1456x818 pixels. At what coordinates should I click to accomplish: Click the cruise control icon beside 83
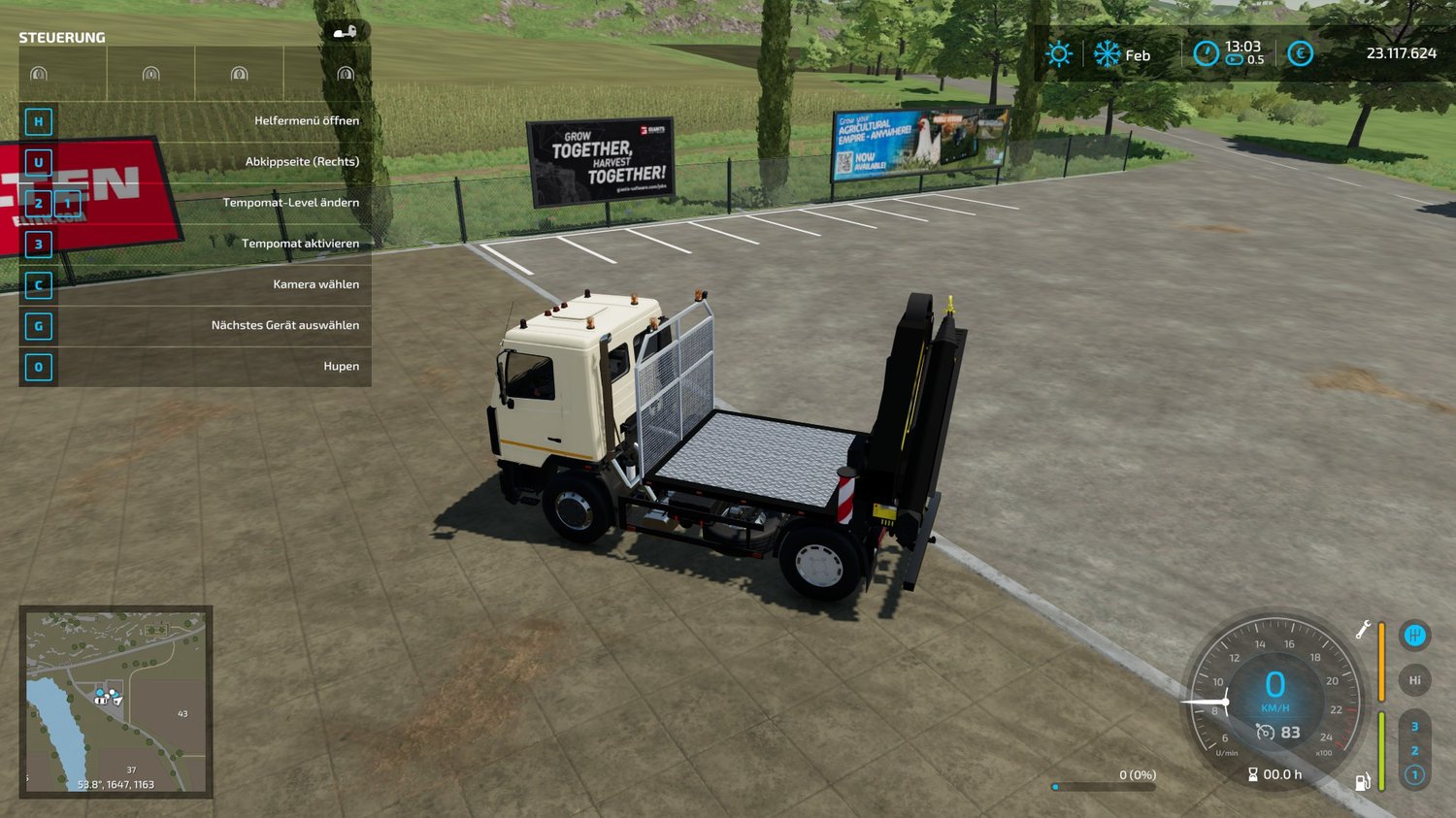coord(1265,733)
